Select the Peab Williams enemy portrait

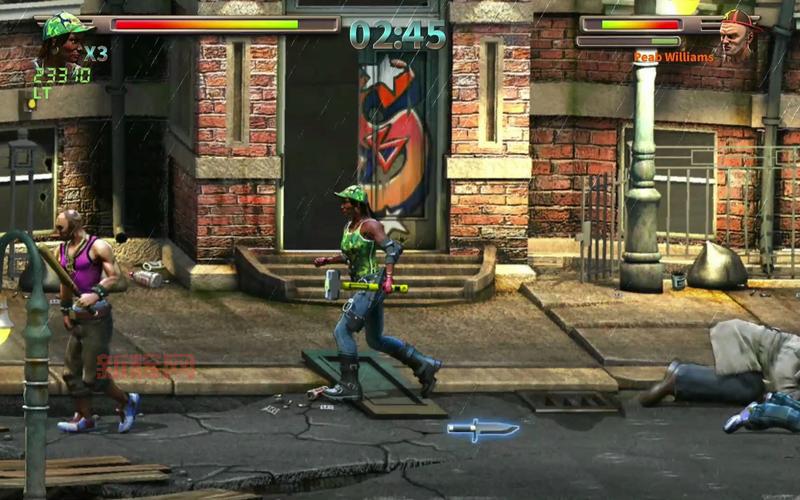tap(736, 38)
